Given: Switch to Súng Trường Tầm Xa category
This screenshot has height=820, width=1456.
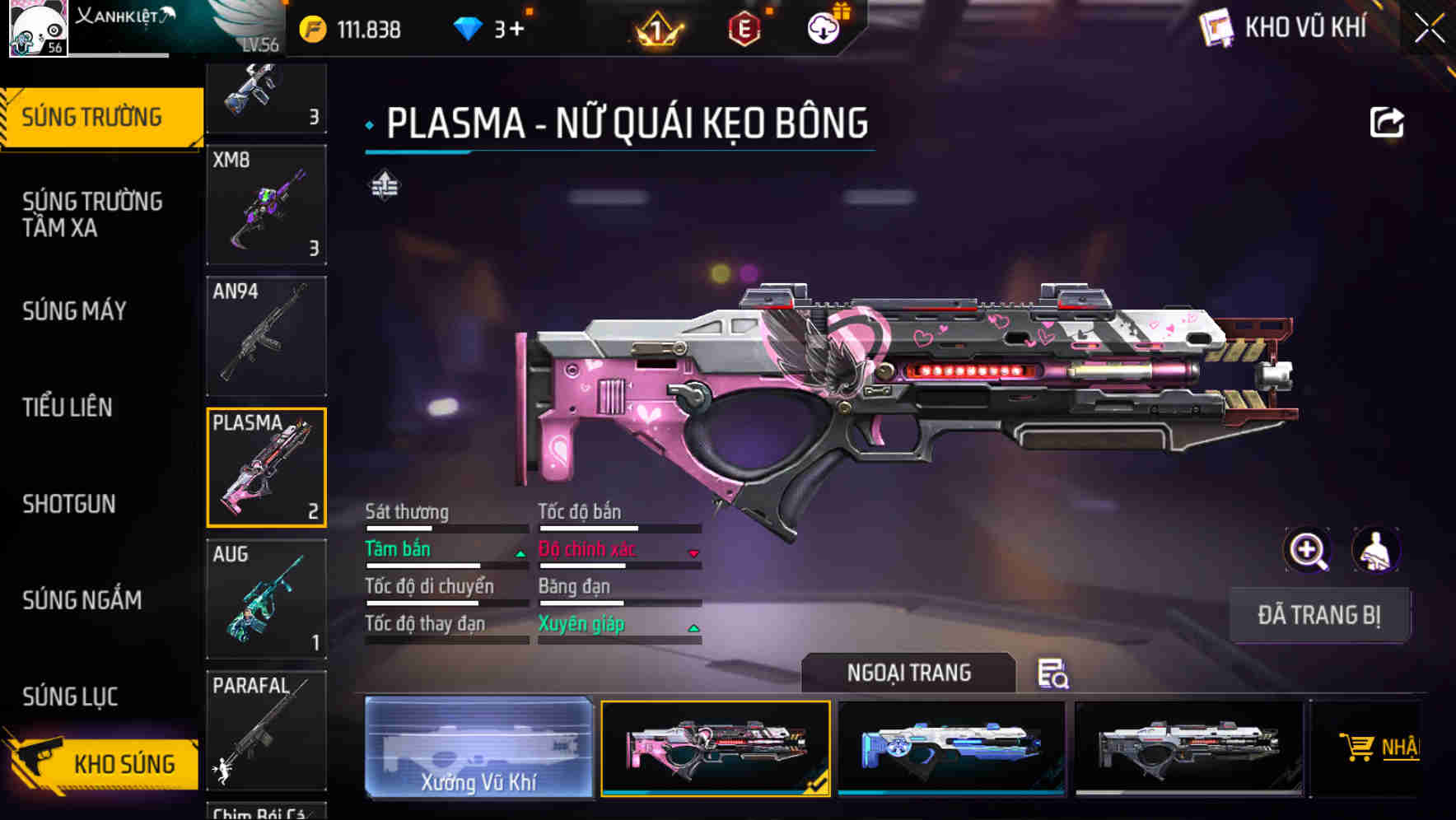Looking at the screenshot, I should (92, 214).
